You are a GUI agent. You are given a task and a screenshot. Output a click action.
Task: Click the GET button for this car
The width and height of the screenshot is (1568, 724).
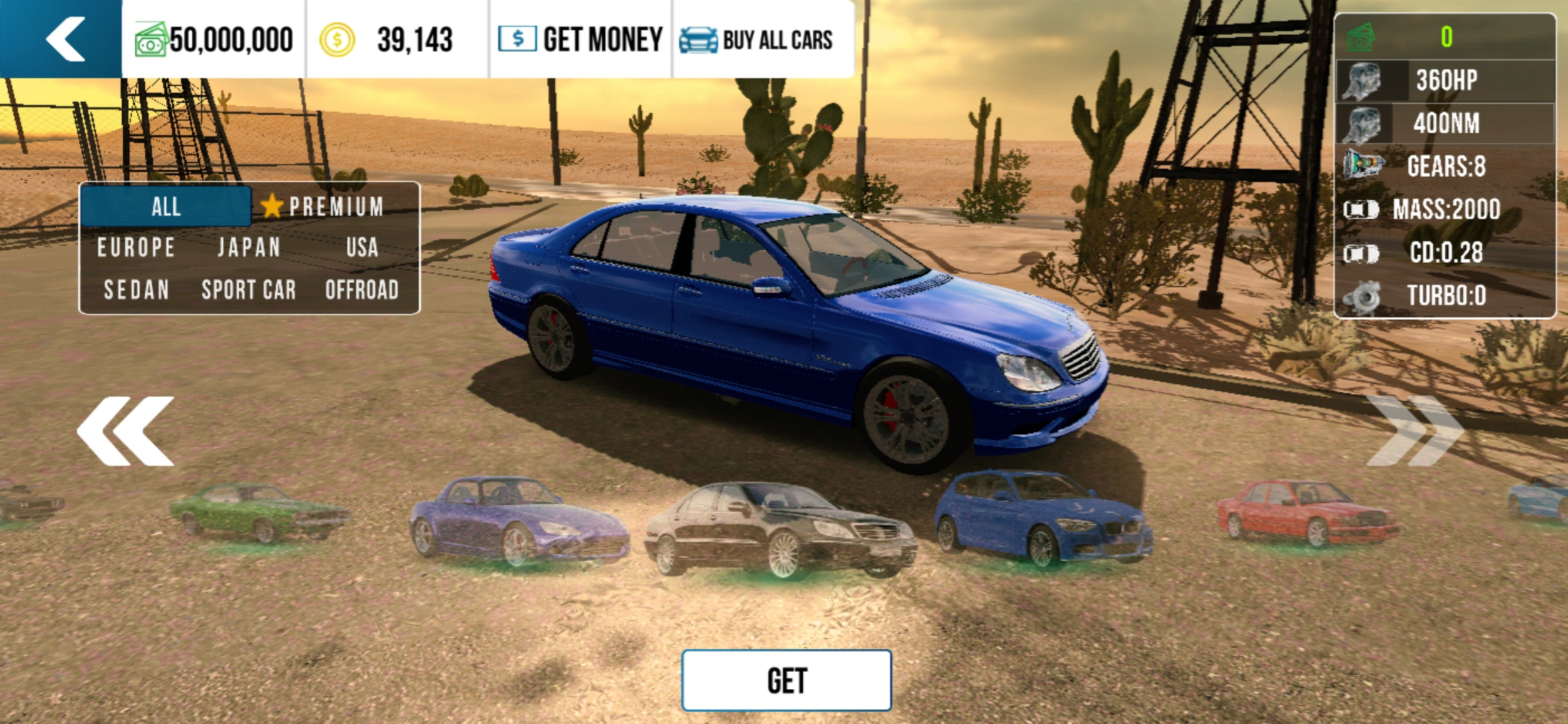point(786,680)
